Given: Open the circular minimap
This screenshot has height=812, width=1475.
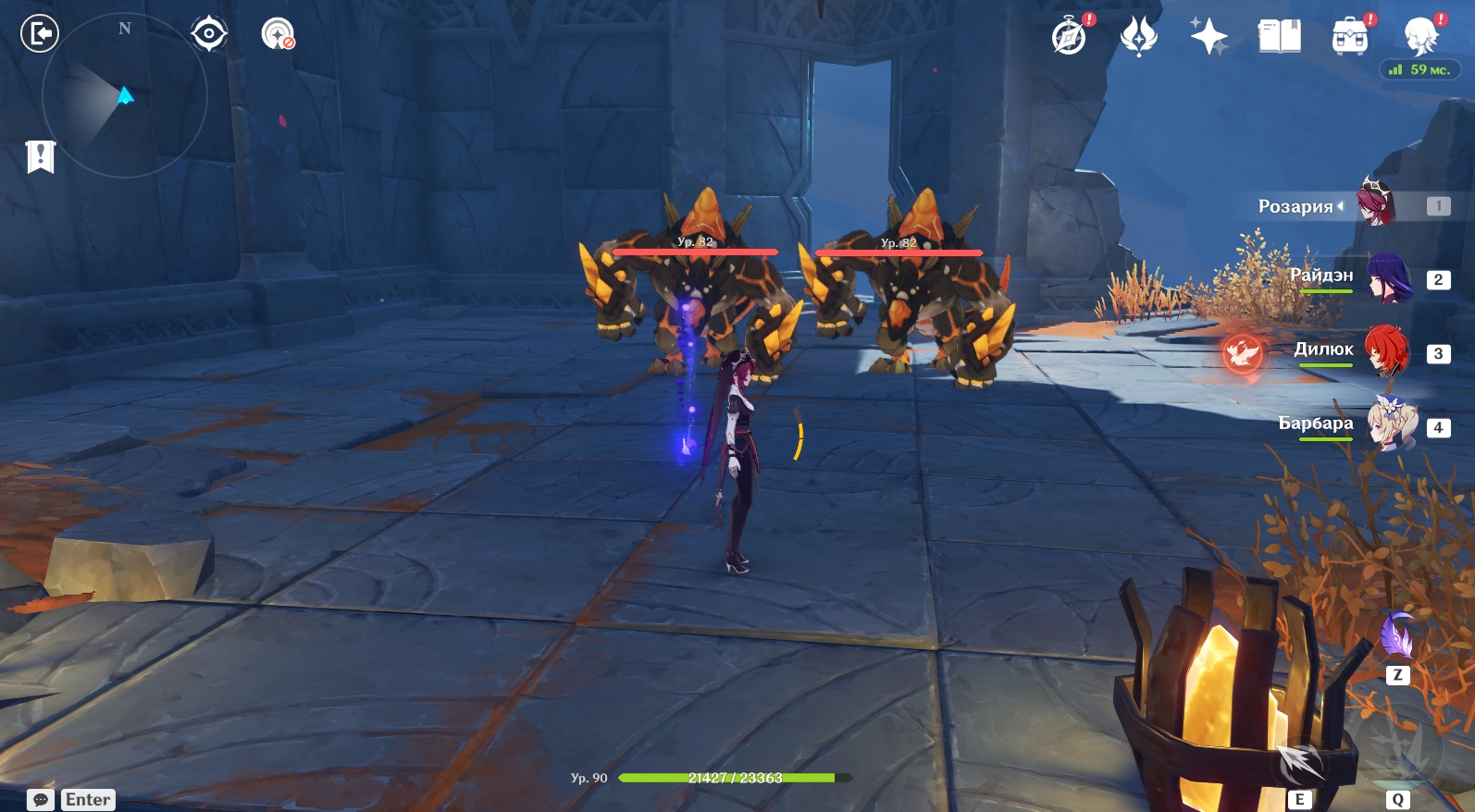Looking at the screenshot, I should tap(124, 95).
